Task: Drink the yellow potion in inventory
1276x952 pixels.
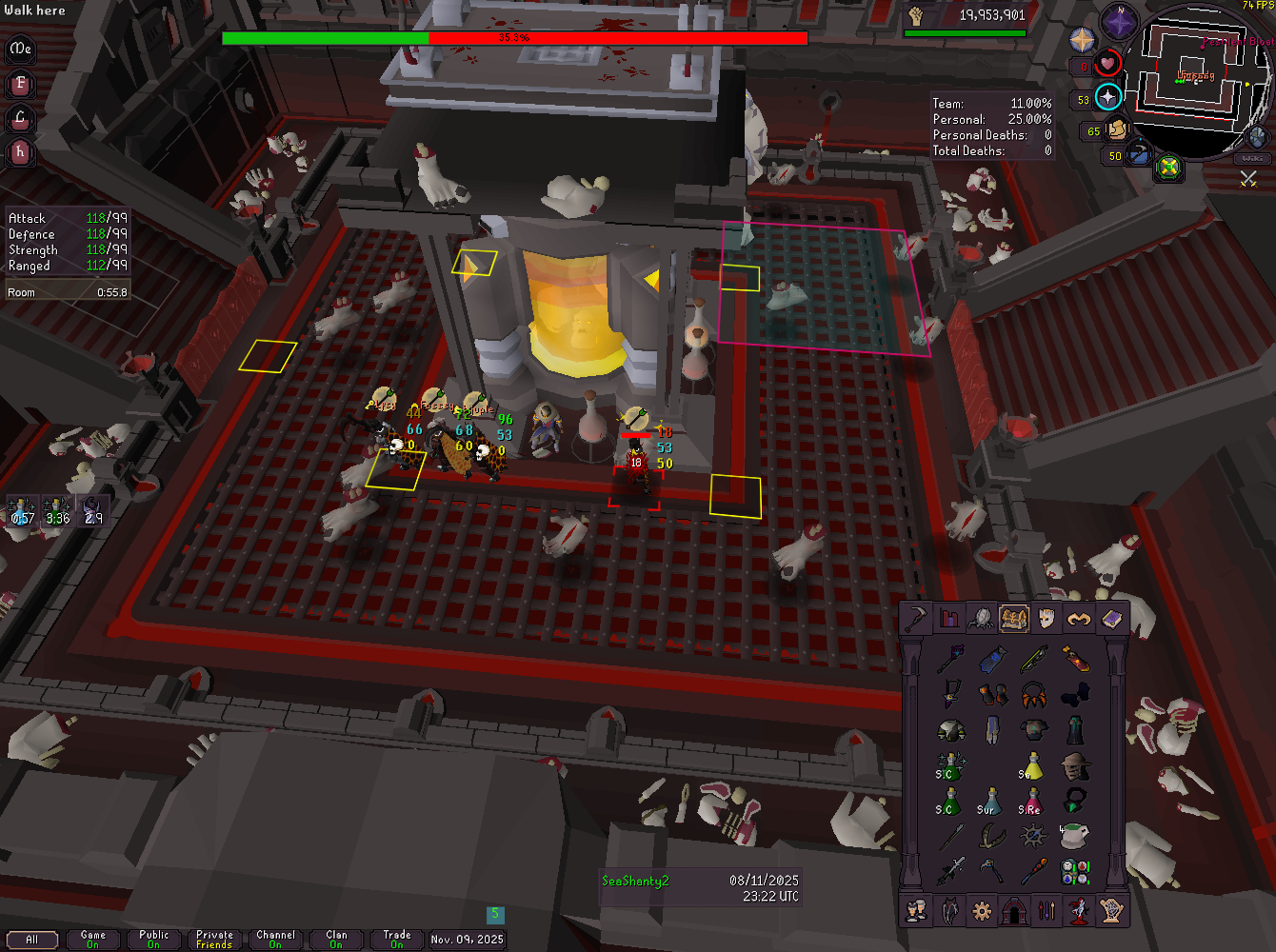Action: click(1033, 767)
